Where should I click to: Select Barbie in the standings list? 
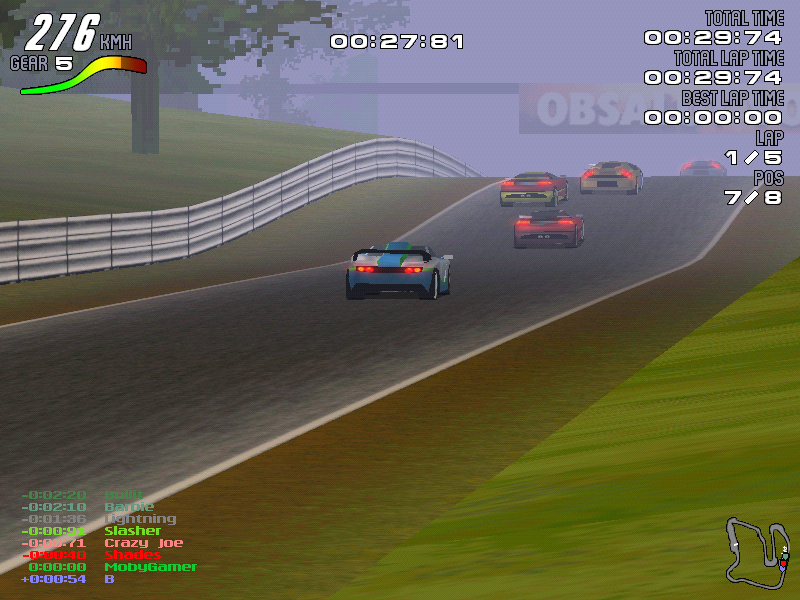[x=129, y=507]
